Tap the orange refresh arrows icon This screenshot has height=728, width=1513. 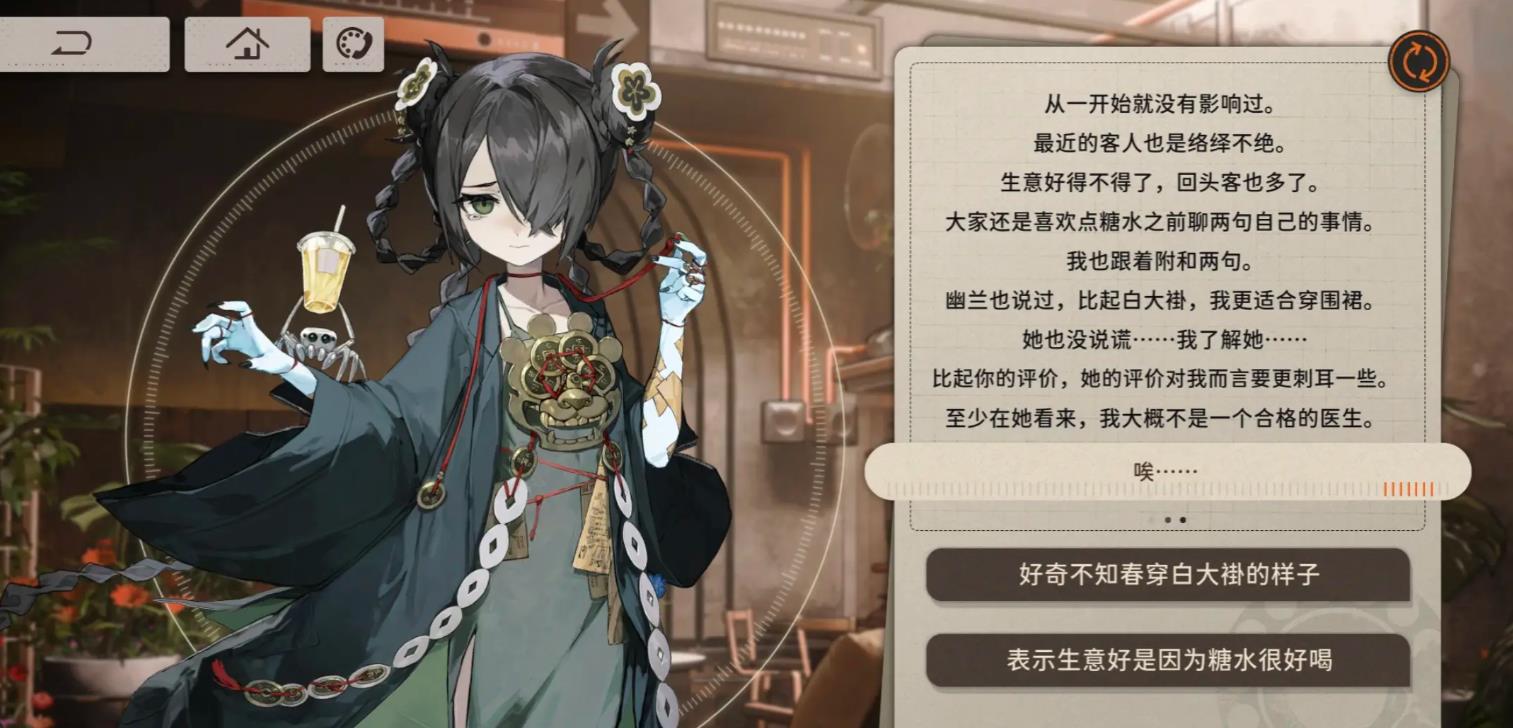click(x=1418, y=62)
